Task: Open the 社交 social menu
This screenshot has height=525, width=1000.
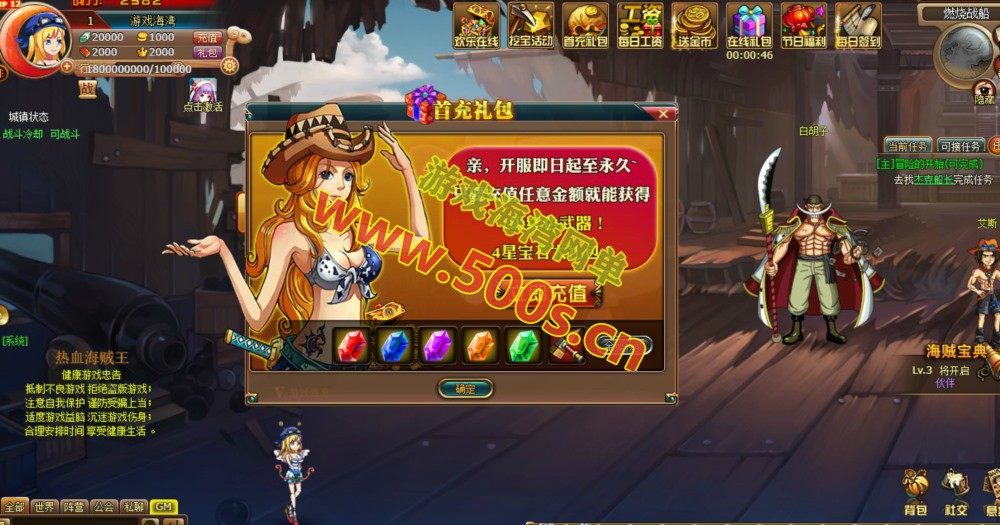Action: [955, 488]
